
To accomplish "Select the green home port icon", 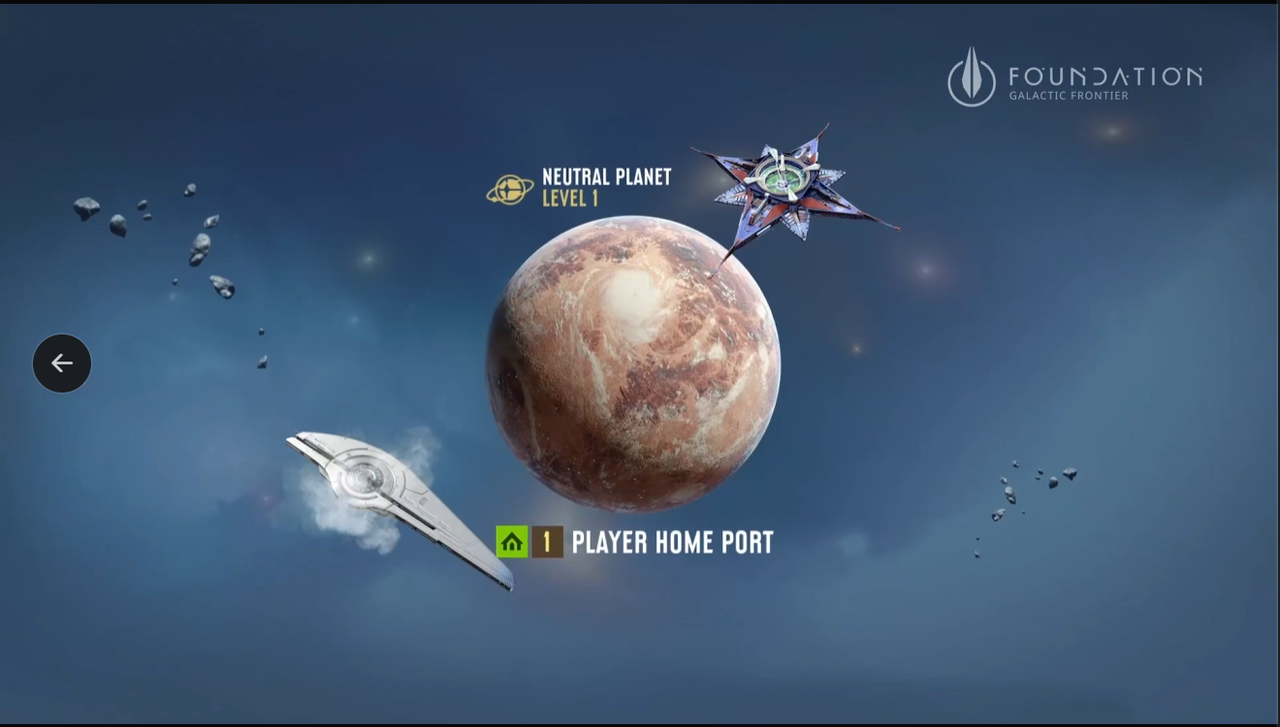I will (x=512, y=541).
